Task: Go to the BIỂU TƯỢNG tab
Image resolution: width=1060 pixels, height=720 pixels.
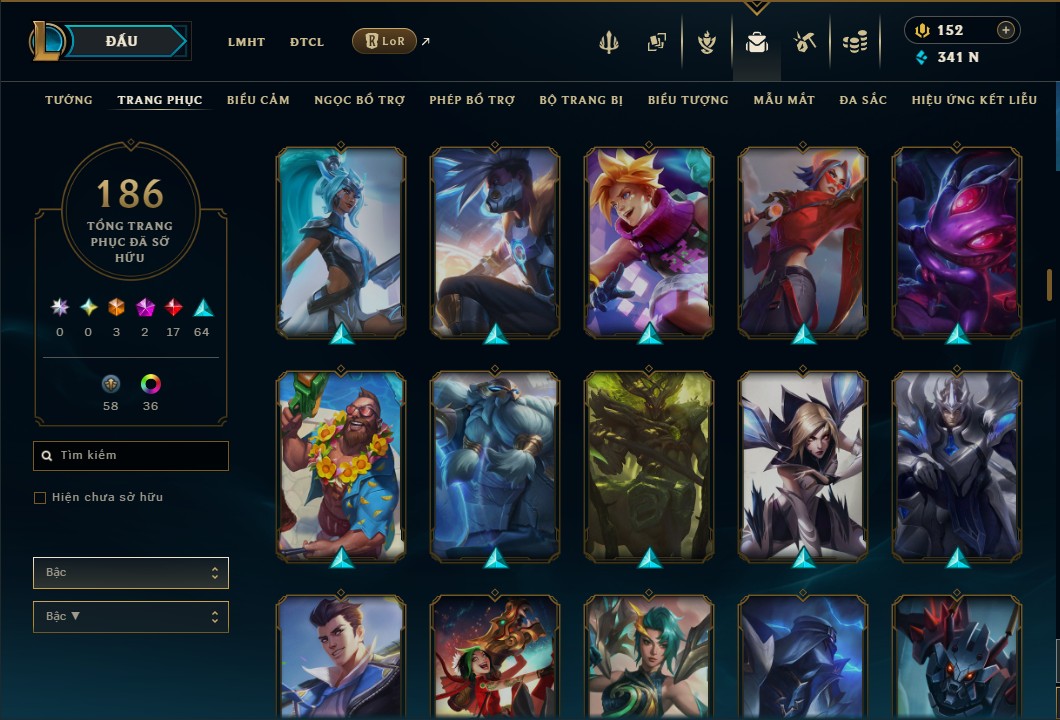Action: point(688,100)
